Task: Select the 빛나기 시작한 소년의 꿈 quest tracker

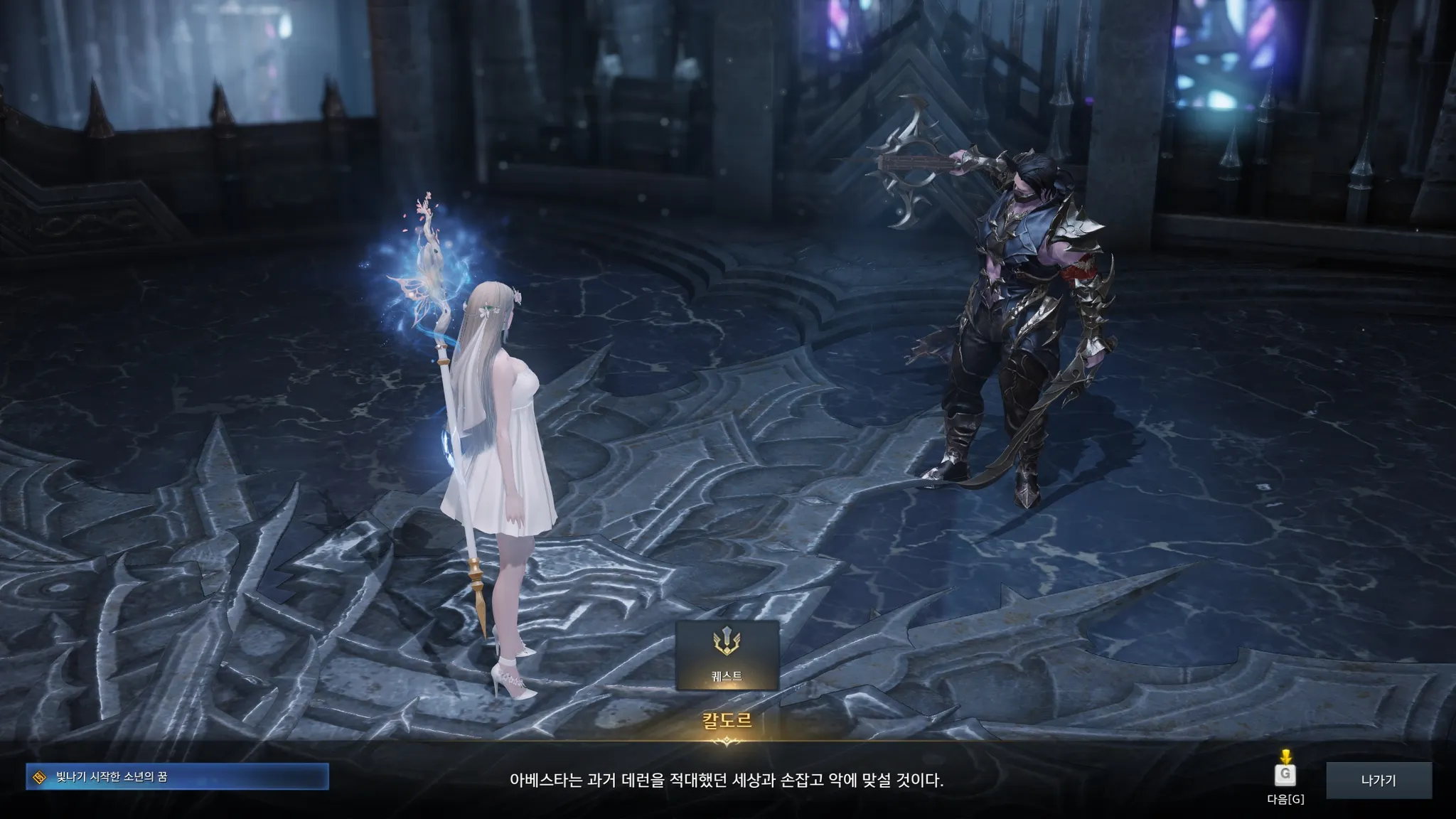Action: [178, 777]
